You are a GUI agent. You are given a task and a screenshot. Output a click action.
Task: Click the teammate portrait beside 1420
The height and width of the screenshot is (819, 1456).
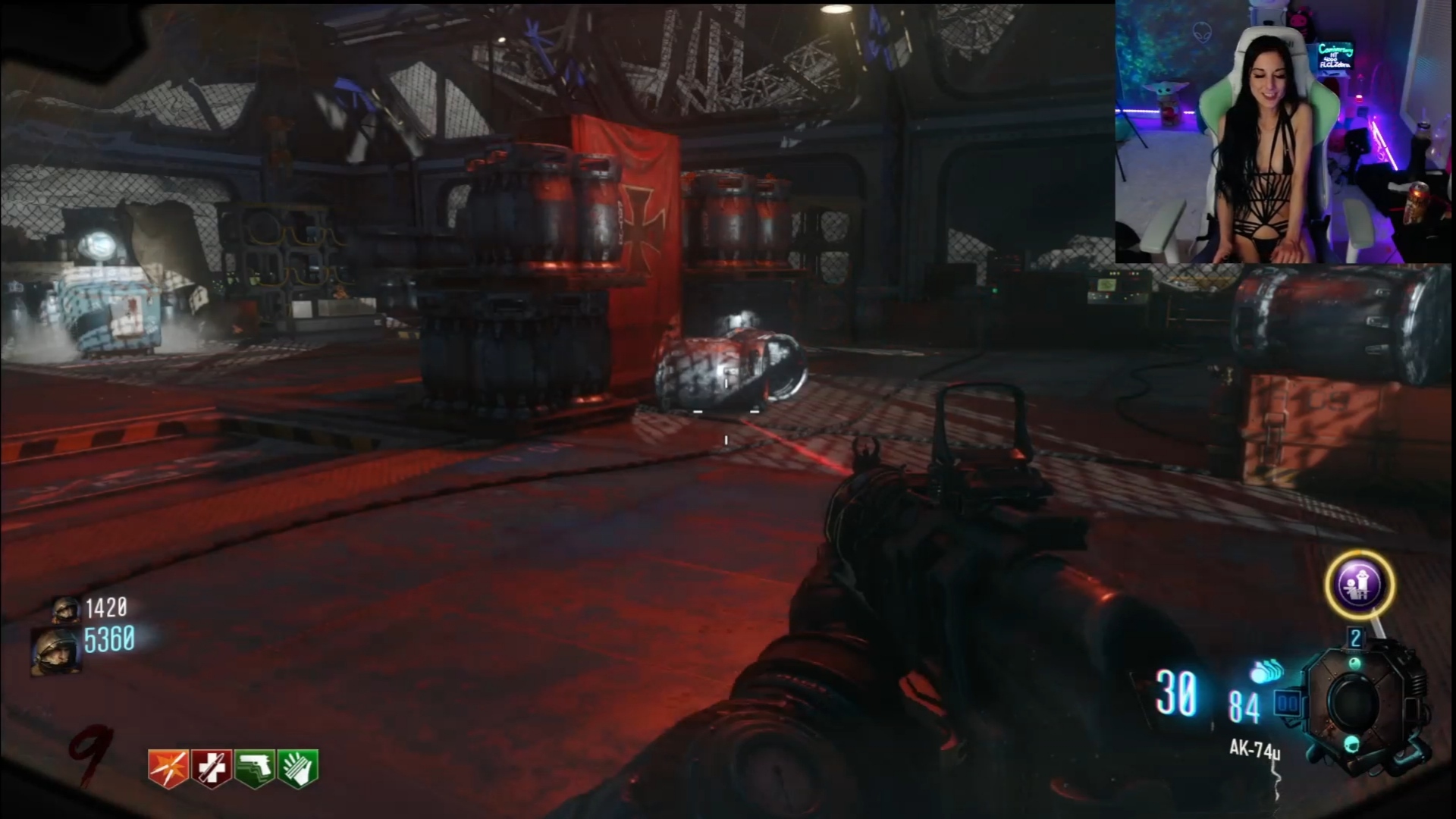(x=67, y=608)
